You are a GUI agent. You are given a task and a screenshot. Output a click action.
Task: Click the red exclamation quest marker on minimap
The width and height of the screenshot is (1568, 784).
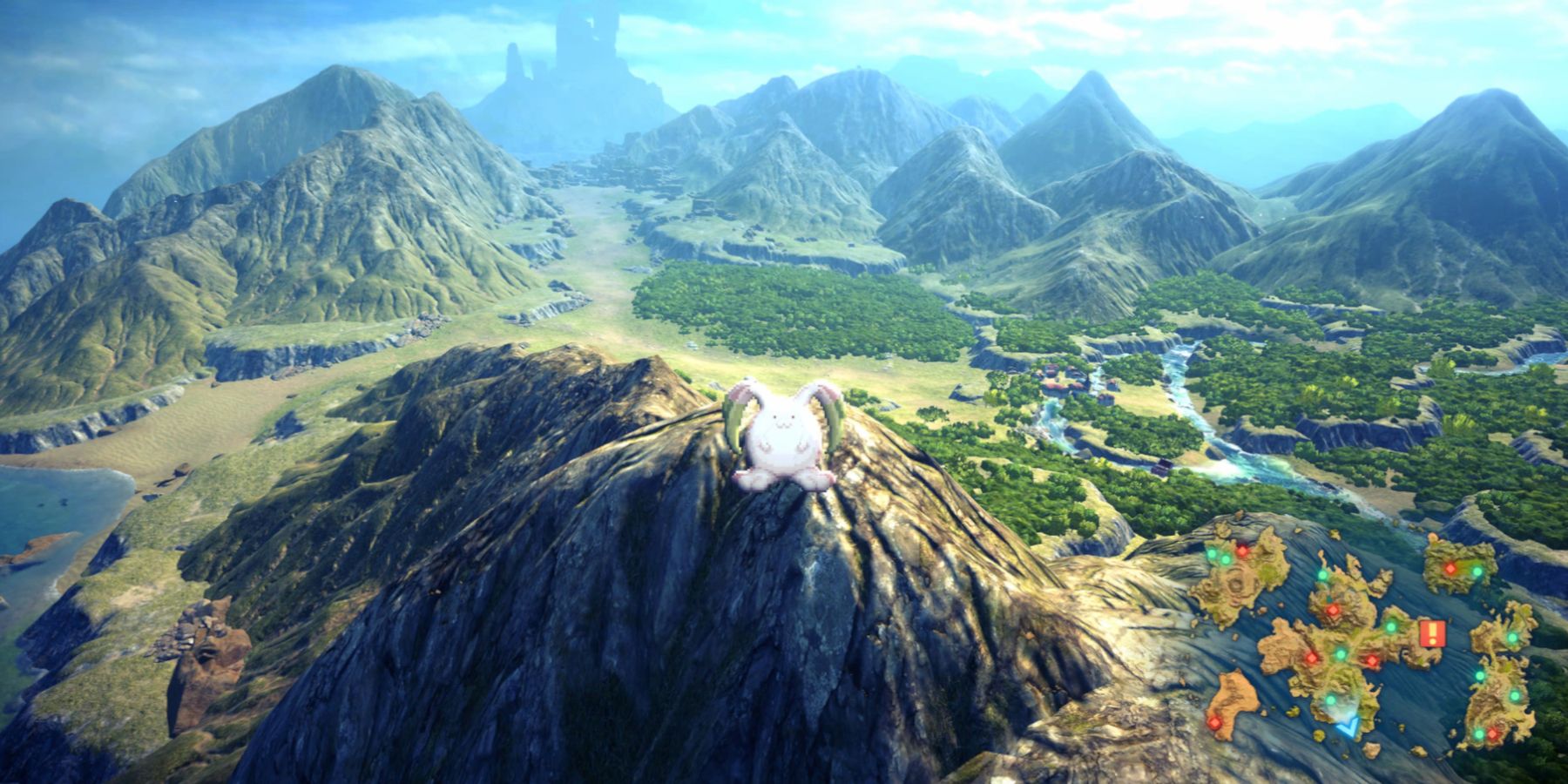pos(1432,632)
